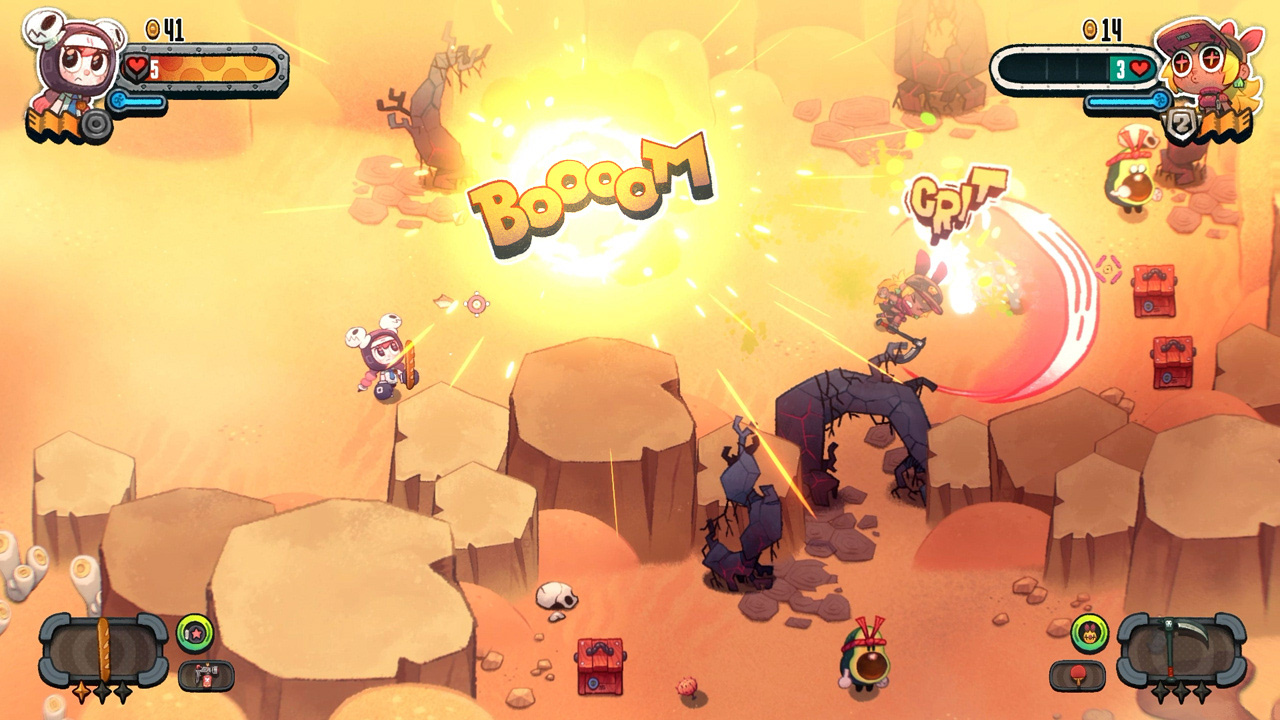
Task: Click the shield badge showing 2 under the portrait
Action: pos(1182,122)
